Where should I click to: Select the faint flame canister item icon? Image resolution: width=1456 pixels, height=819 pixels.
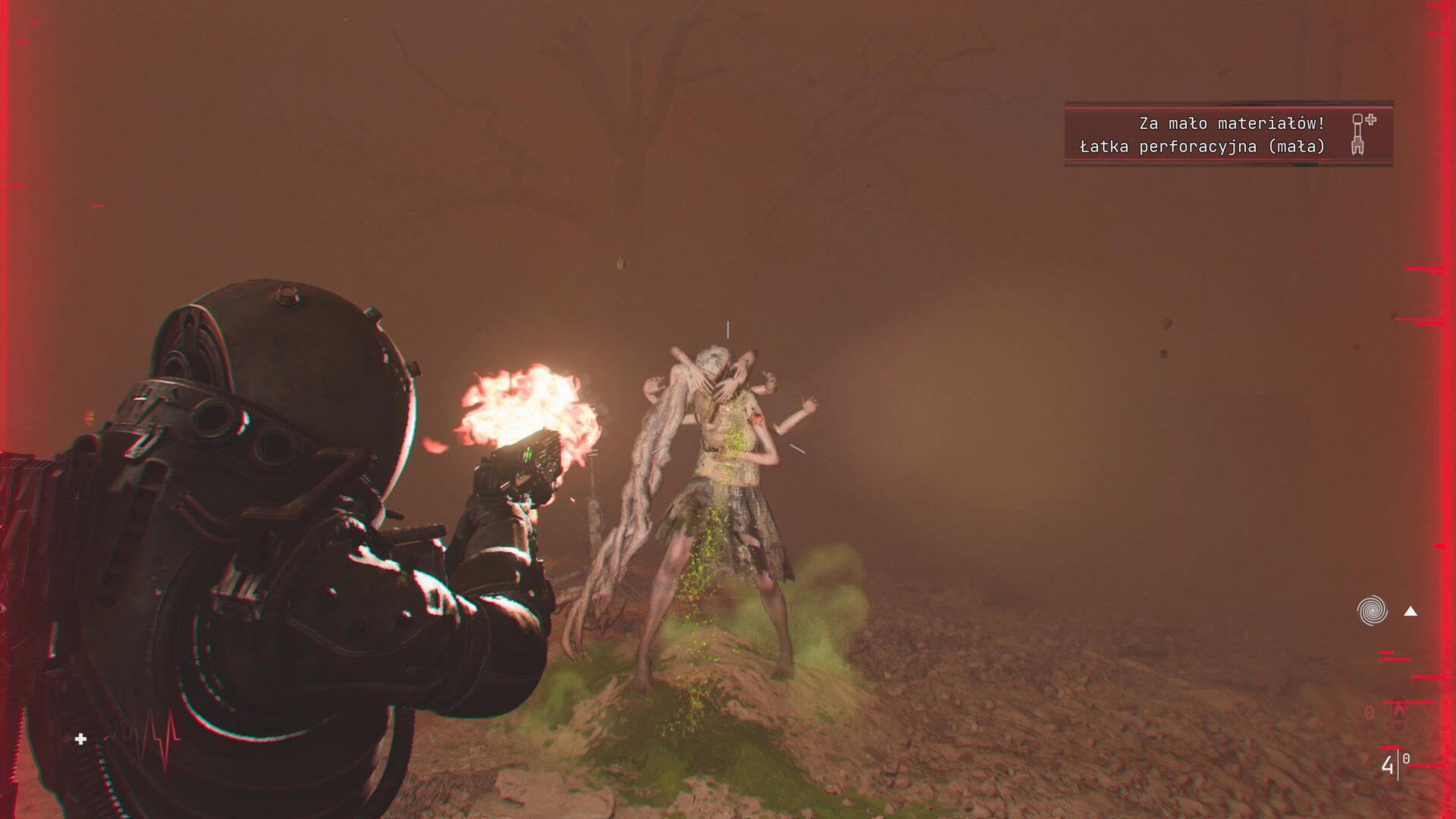pyautogui.click(x=1398, y=712)
